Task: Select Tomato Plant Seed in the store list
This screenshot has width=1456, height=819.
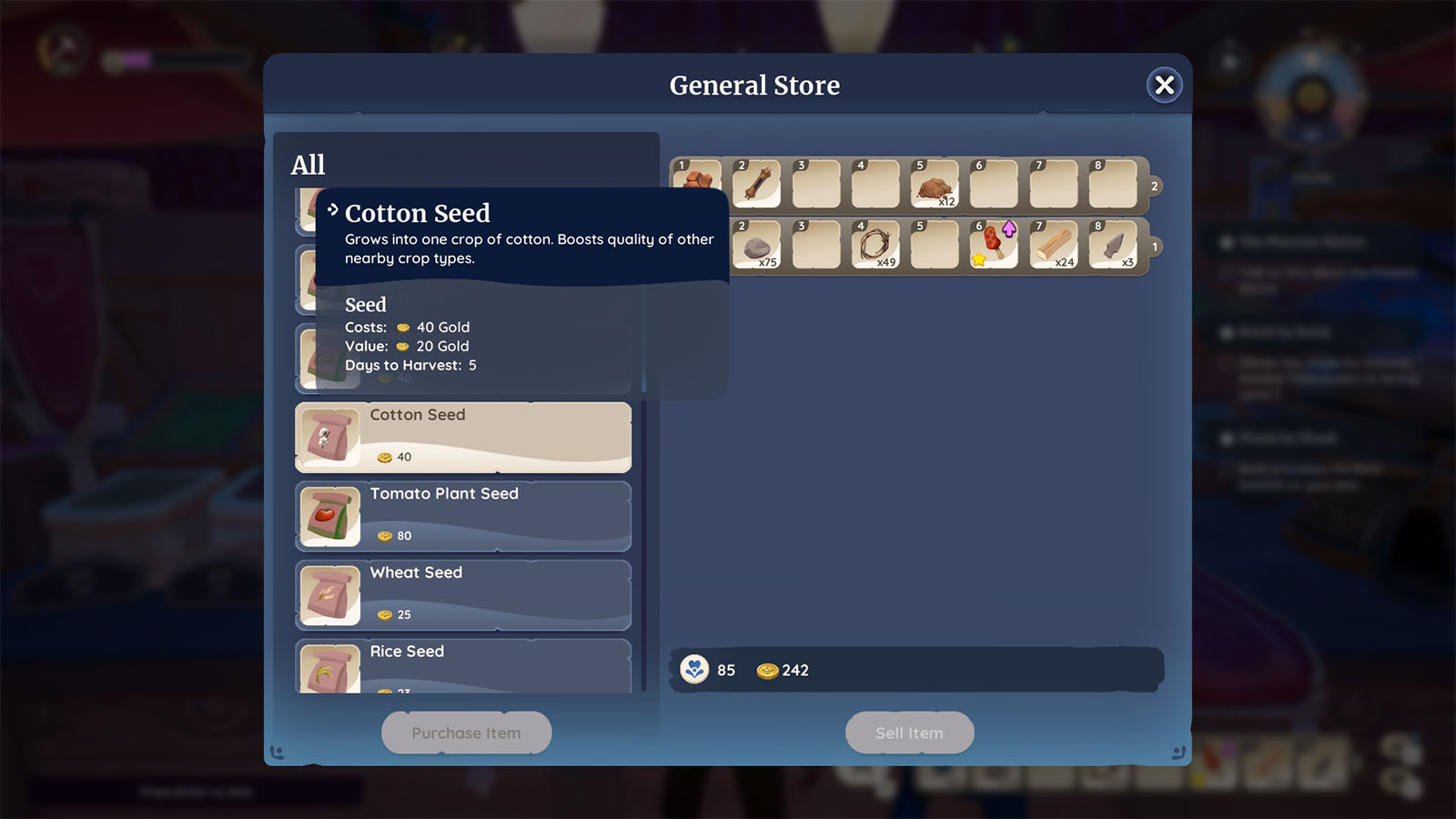Action: 462,516
